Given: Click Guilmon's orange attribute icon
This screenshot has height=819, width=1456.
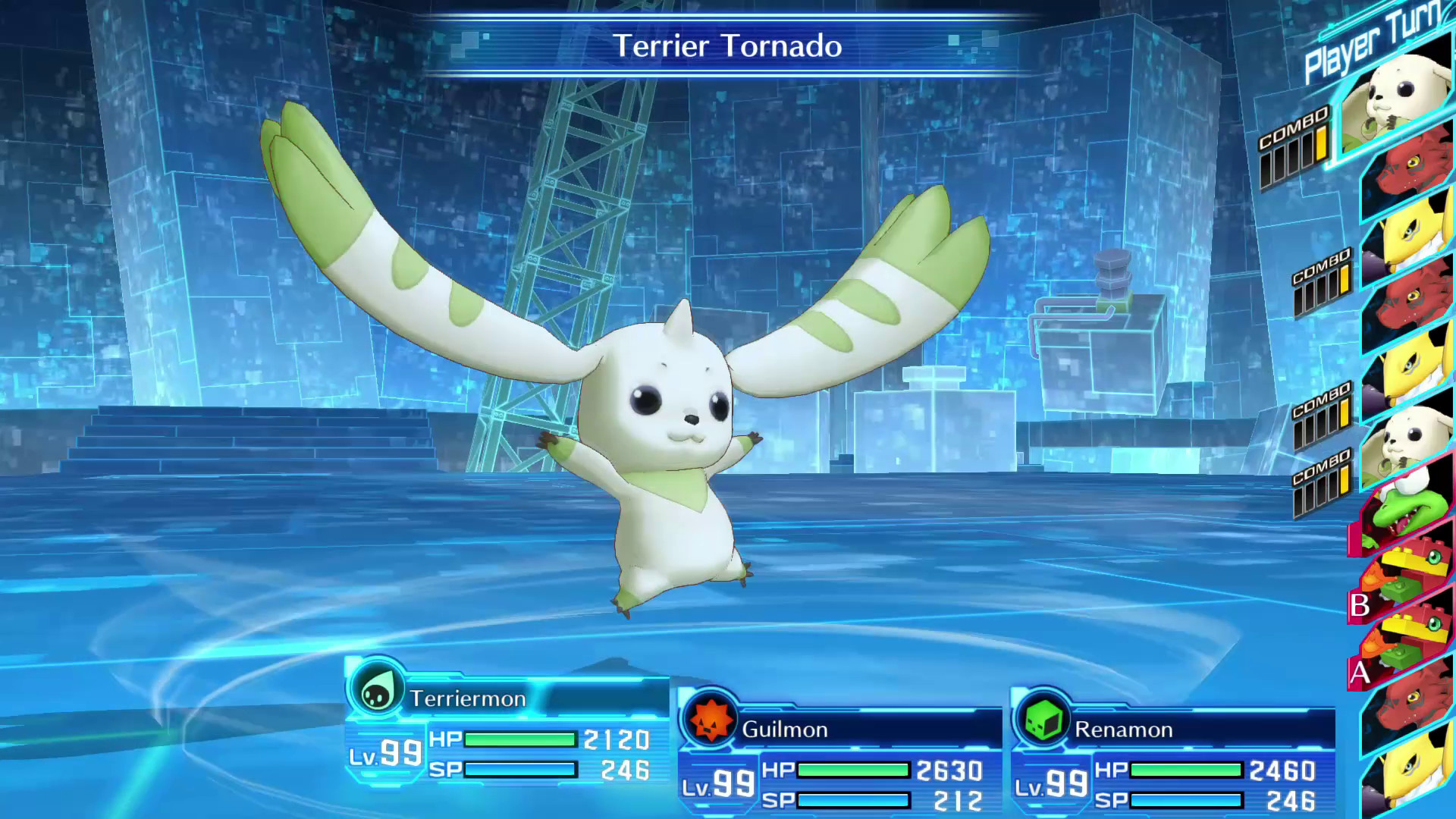Looking at the screenshot, I should point(711,721).
